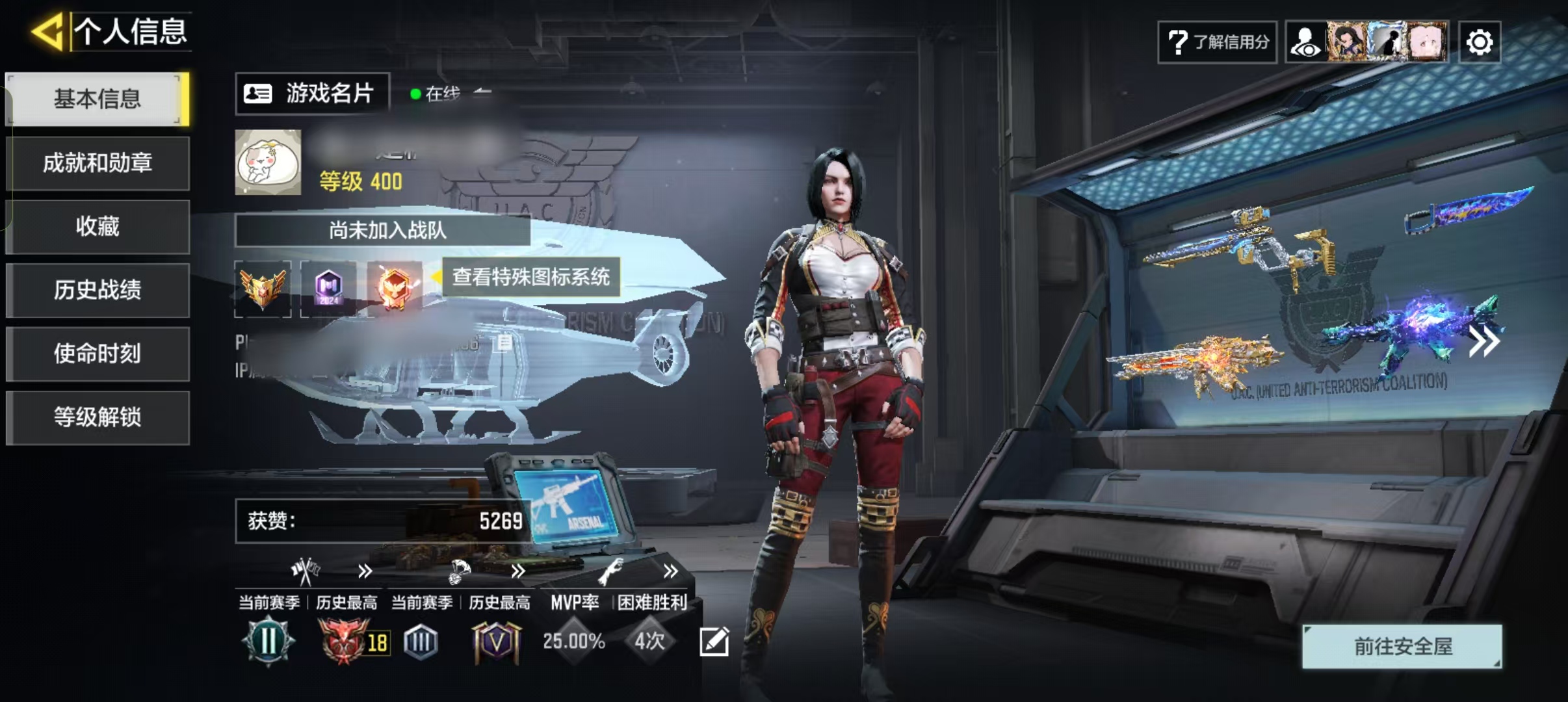Click the cat profile avatar

(x=268, y=162)
